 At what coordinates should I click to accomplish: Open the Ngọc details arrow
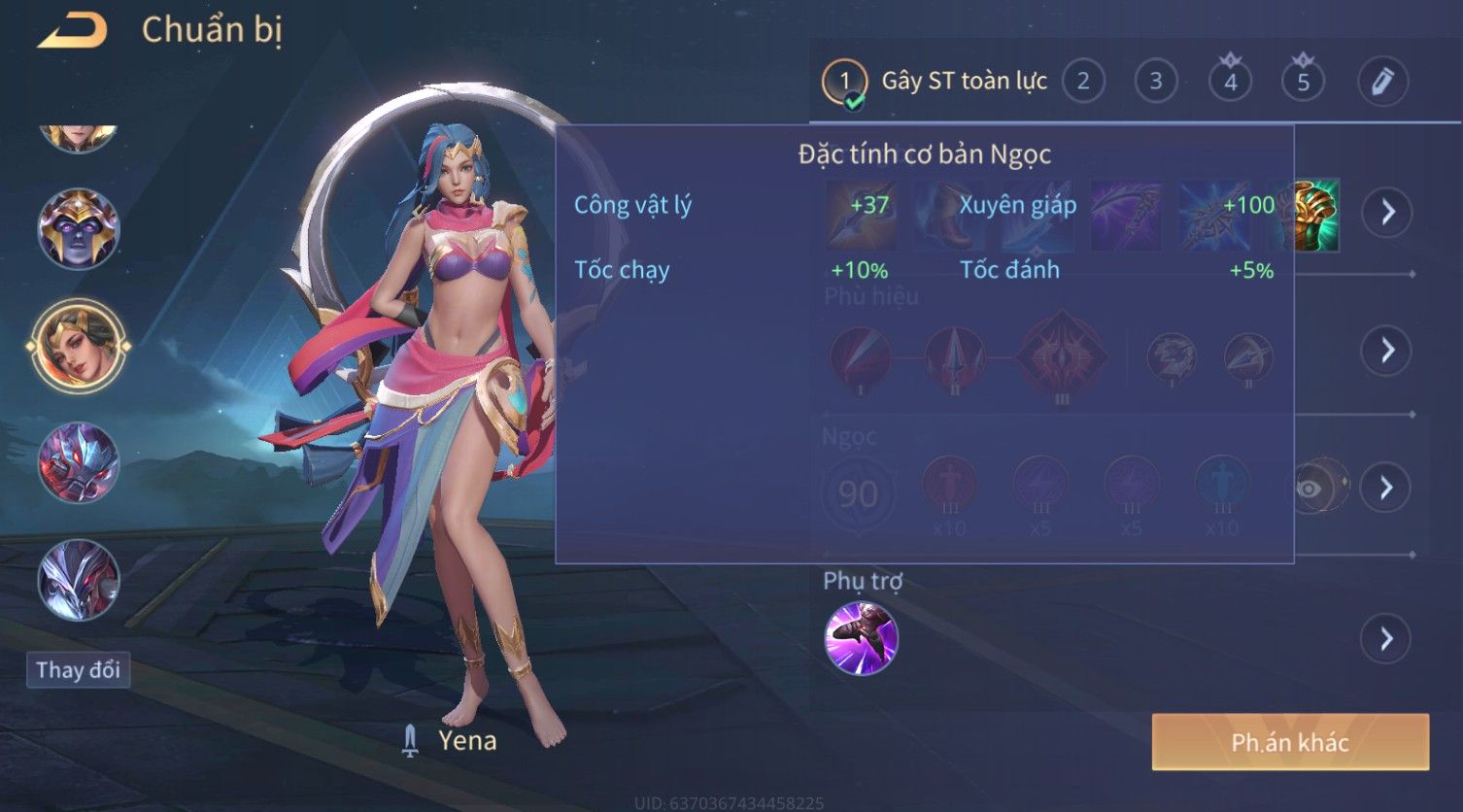[x=1387, y=487]
